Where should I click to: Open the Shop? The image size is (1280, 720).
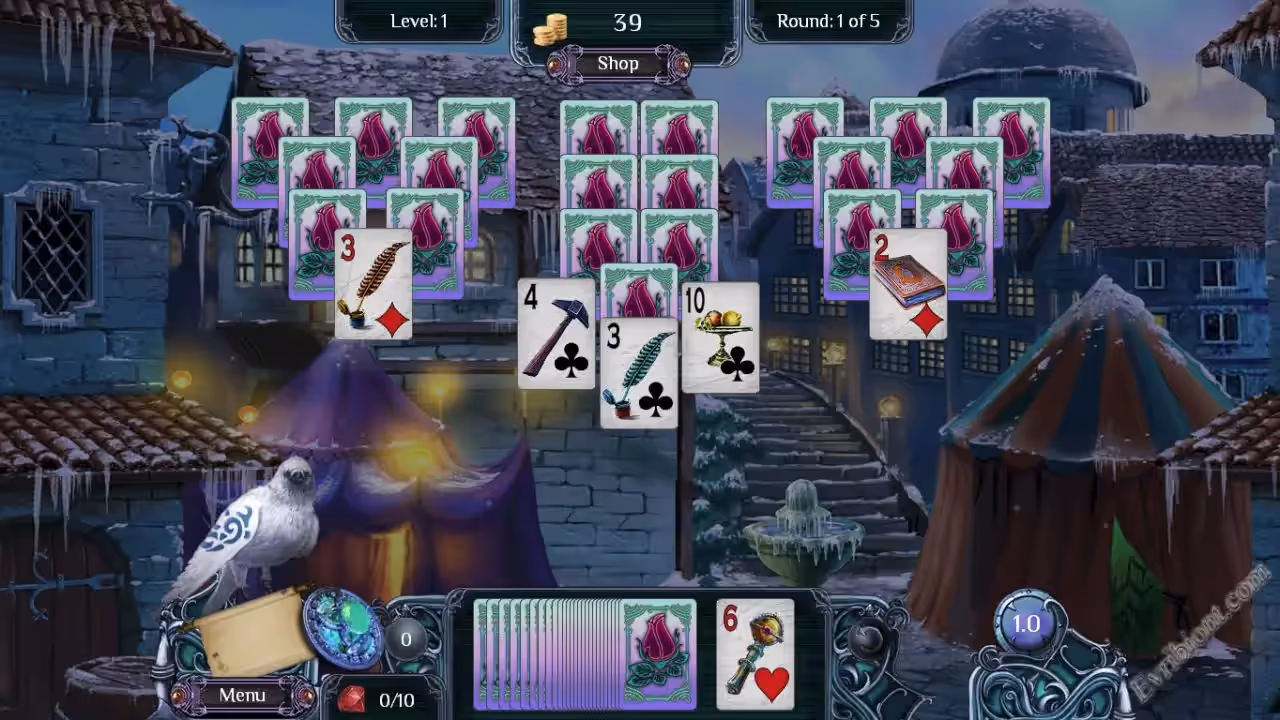(617, 64)
